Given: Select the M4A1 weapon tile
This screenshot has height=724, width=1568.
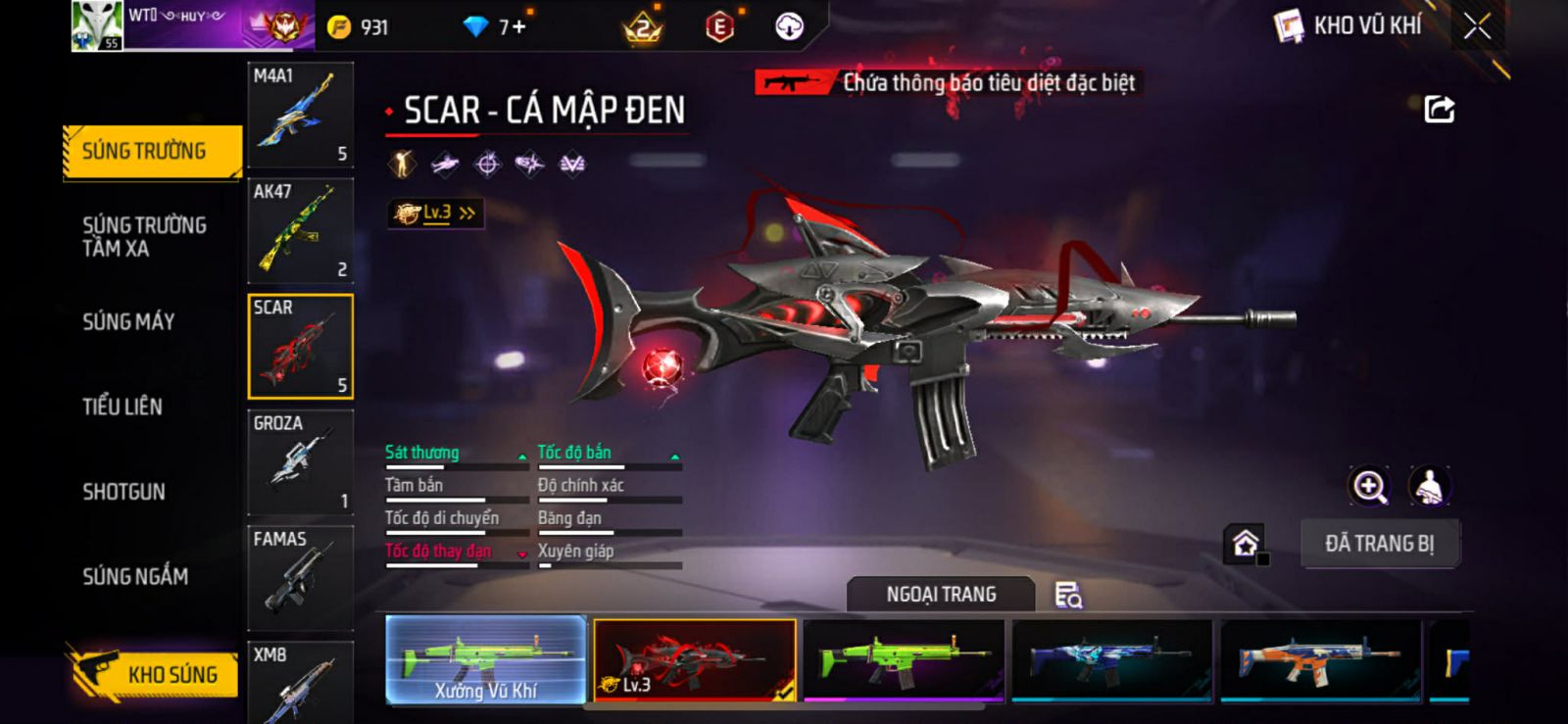Looking at the screenshot, I should pos(300,115).
